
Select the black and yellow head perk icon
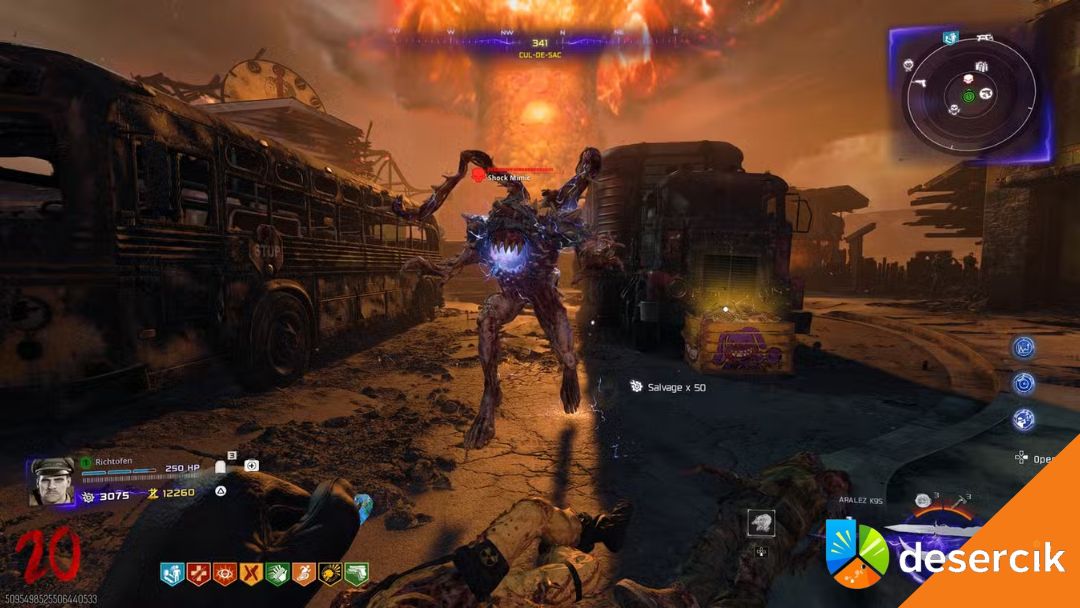point(329,573)
